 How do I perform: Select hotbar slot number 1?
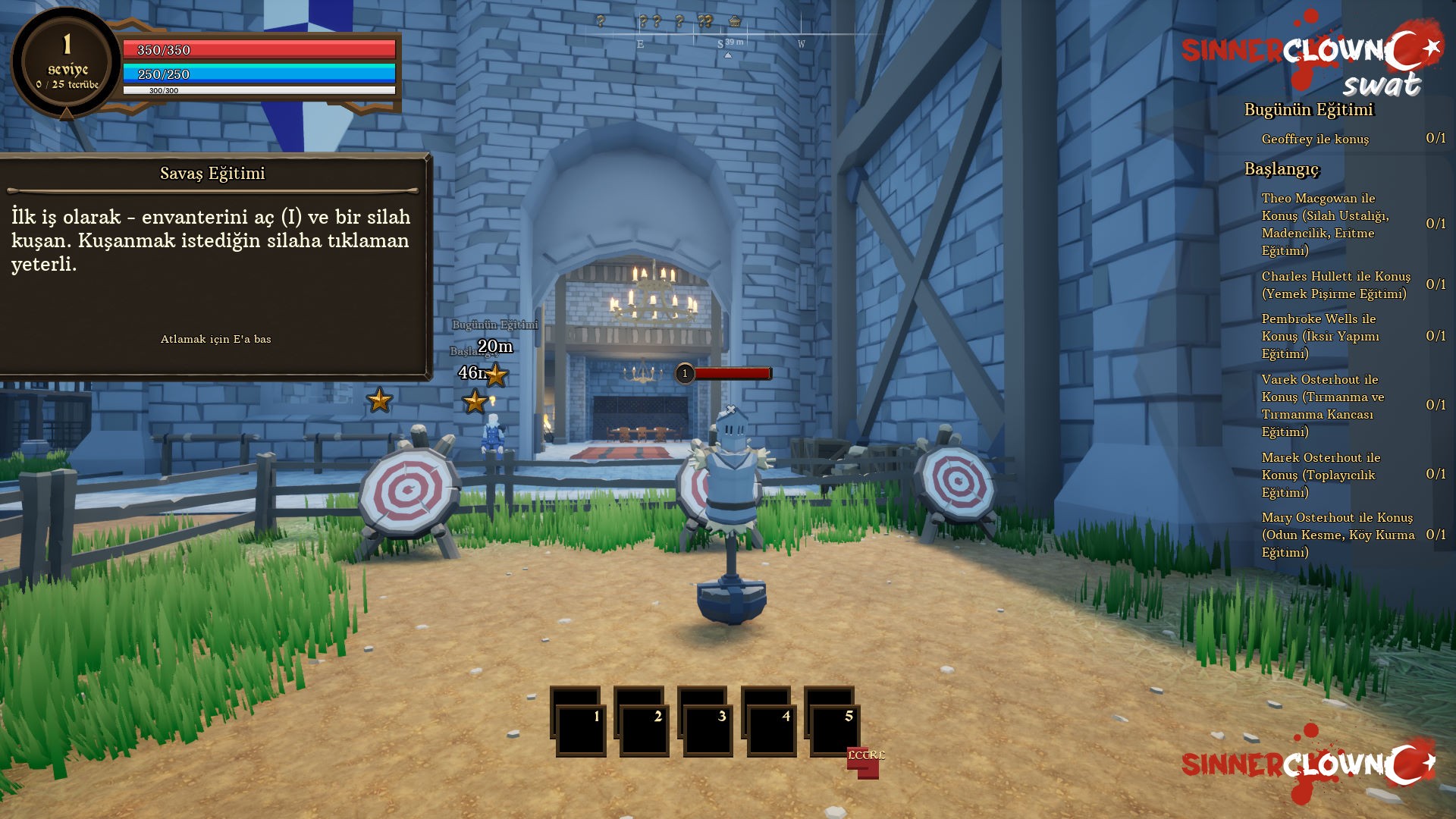pos(580,730)
